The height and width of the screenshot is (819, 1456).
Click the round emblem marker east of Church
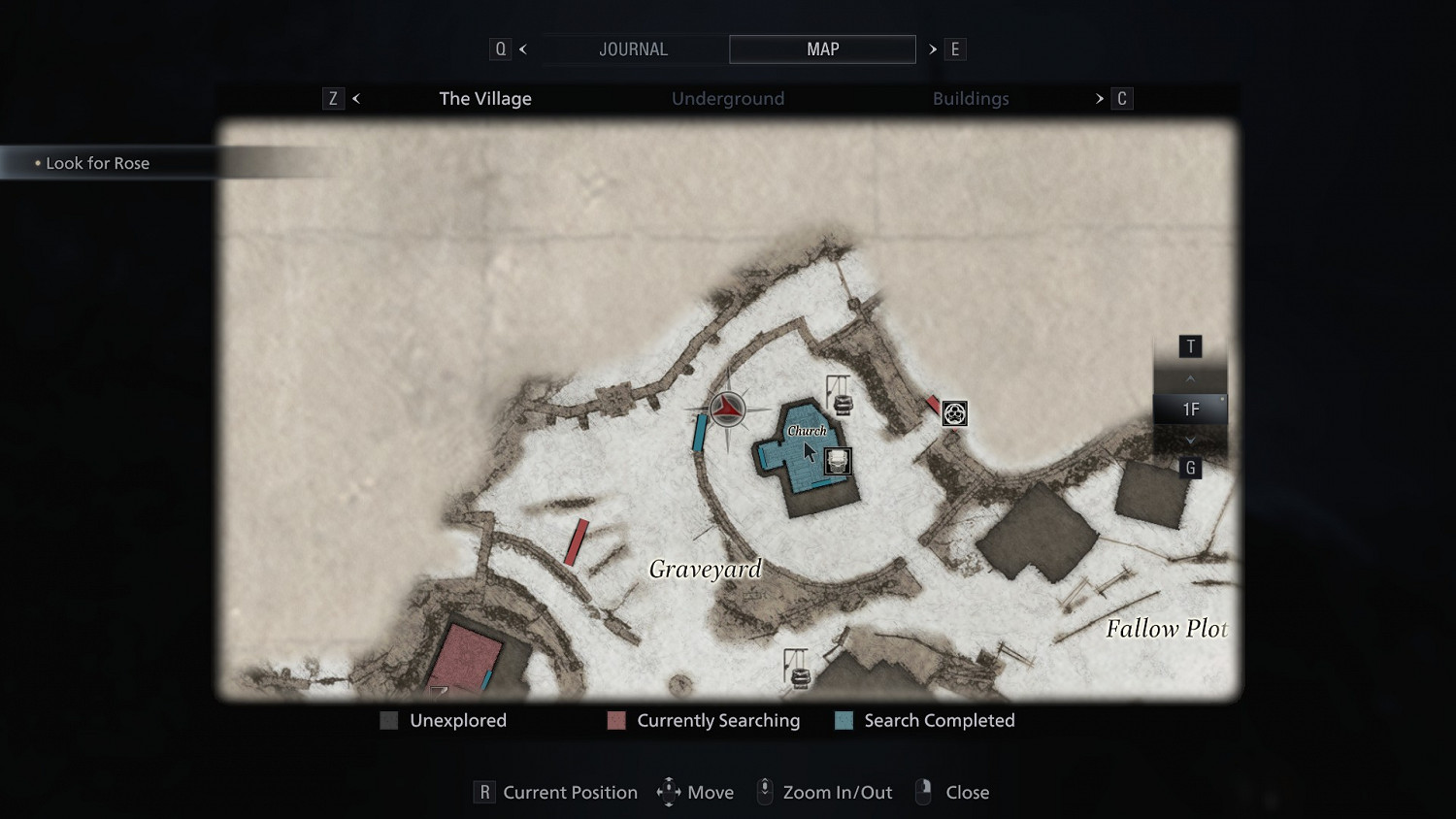point(954,414)
